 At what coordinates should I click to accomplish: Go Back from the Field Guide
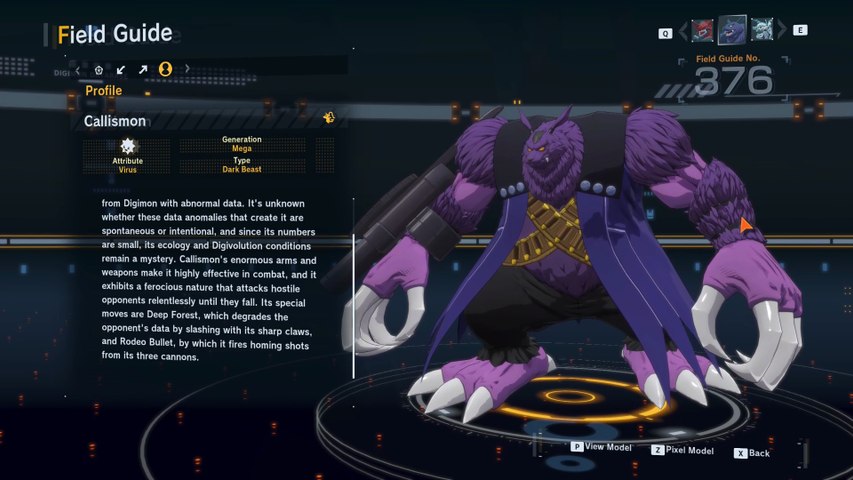click(752, 453)
